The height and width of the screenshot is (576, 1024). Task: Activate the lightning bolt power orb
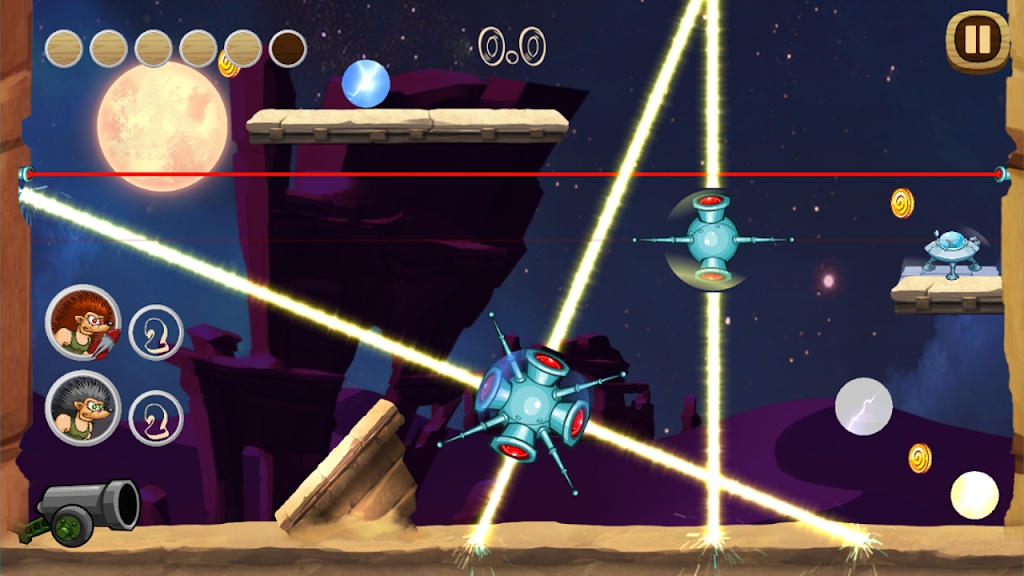point(864,406)
